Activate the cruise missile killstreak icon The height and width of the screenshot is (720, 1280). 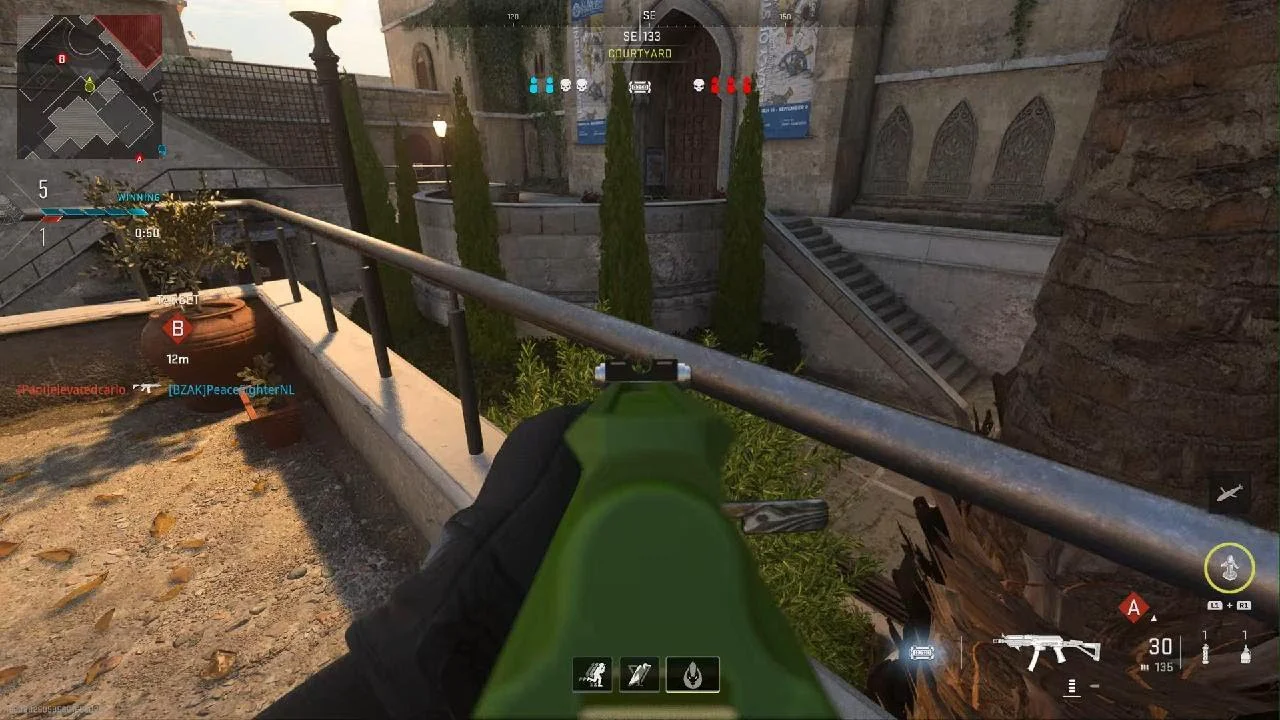pos(1228,492)
